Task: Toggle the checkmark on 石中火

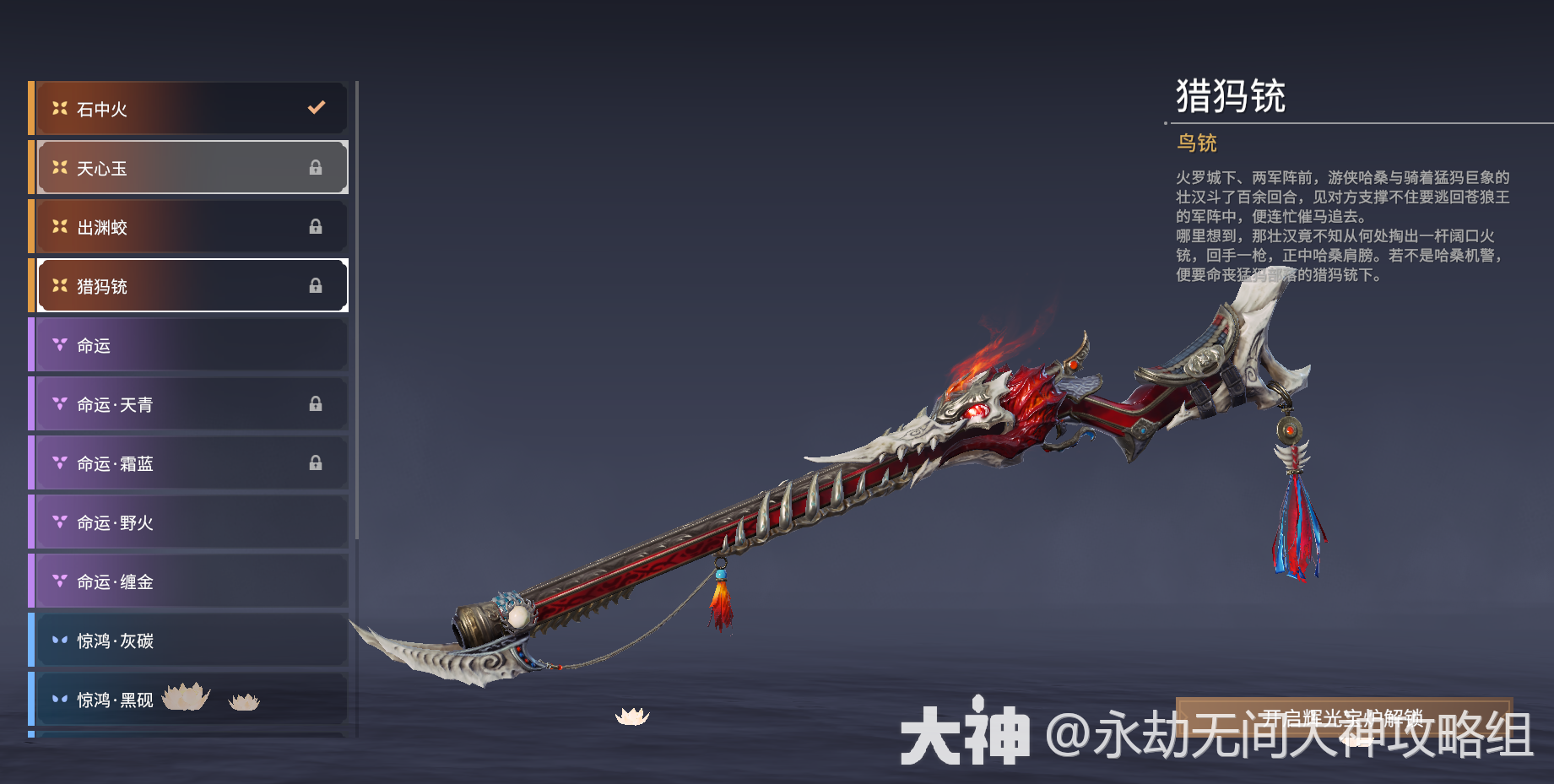Action: point(317,107)
